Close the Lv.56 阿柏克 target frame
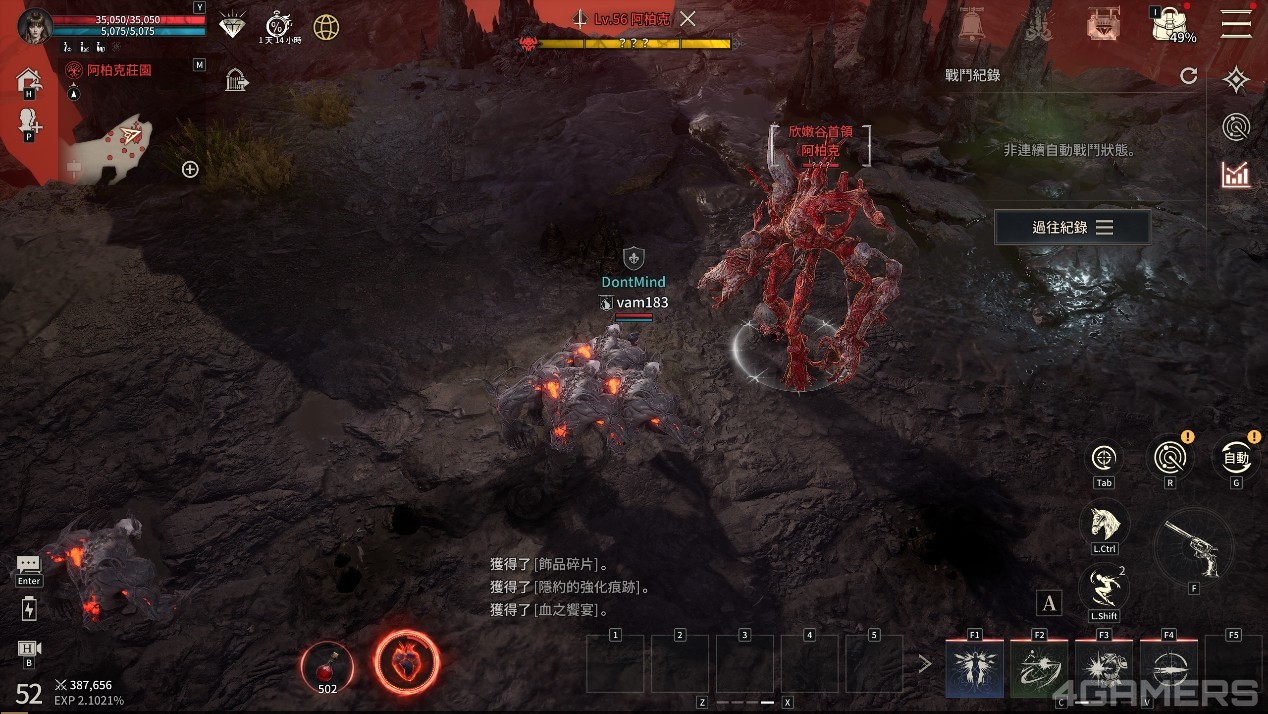The height and width of the screenshot is (714, 1268). [688, 18]
